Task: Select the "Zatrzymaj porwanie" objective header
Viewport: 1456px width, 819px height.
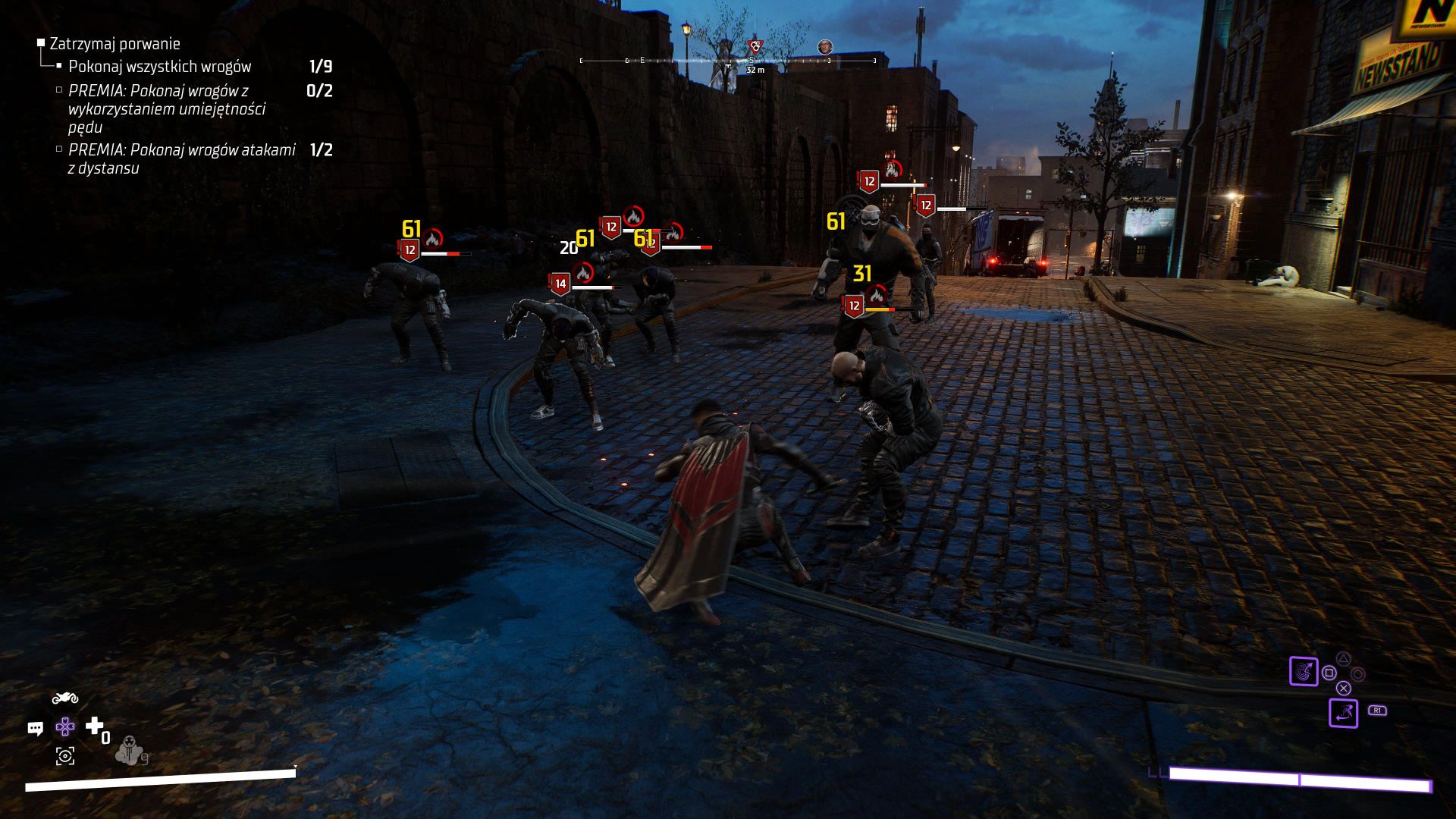Action: pos(115,44)
